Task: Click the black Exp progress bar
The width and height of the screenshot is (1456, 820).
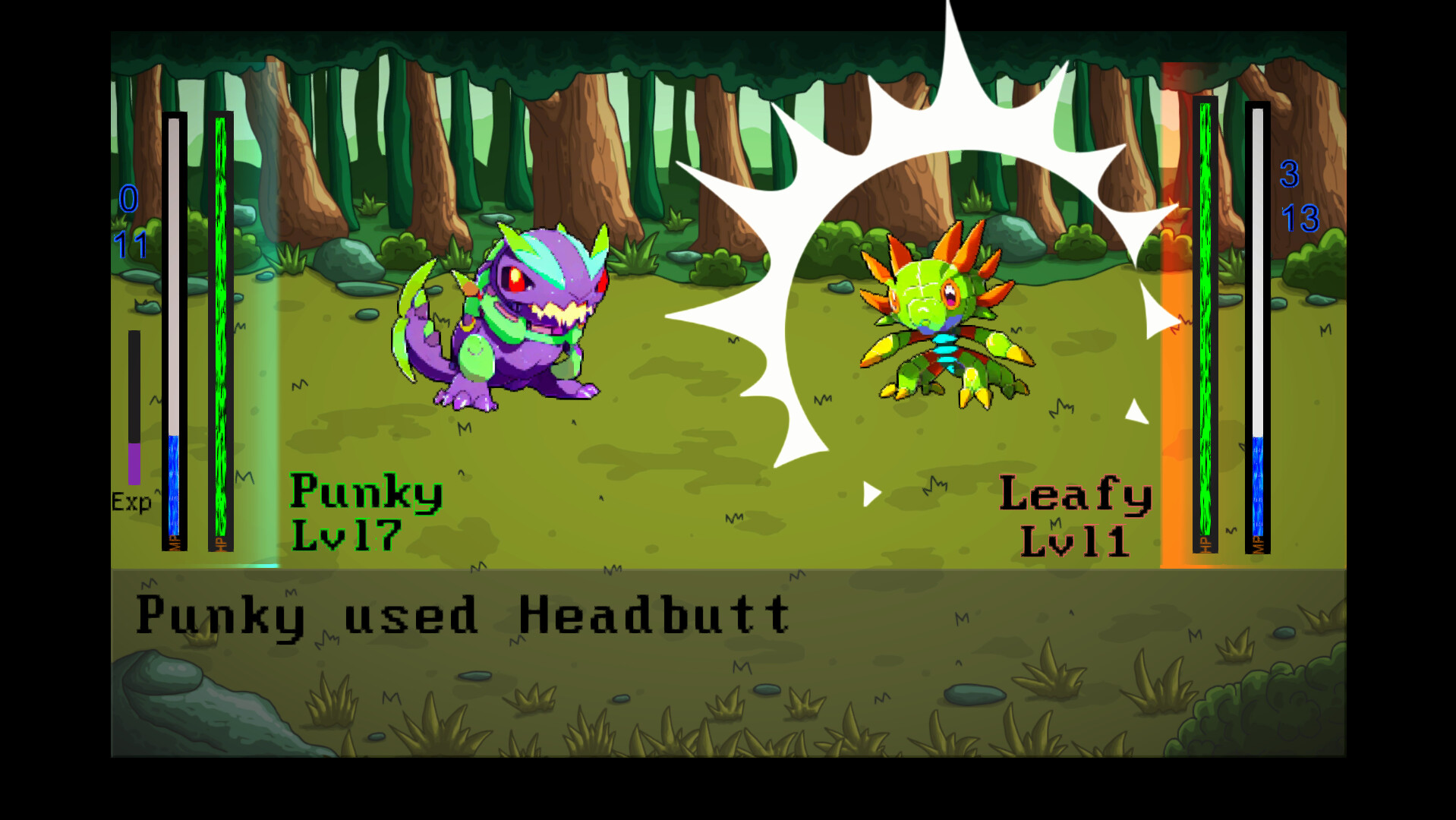Action: 135,387
